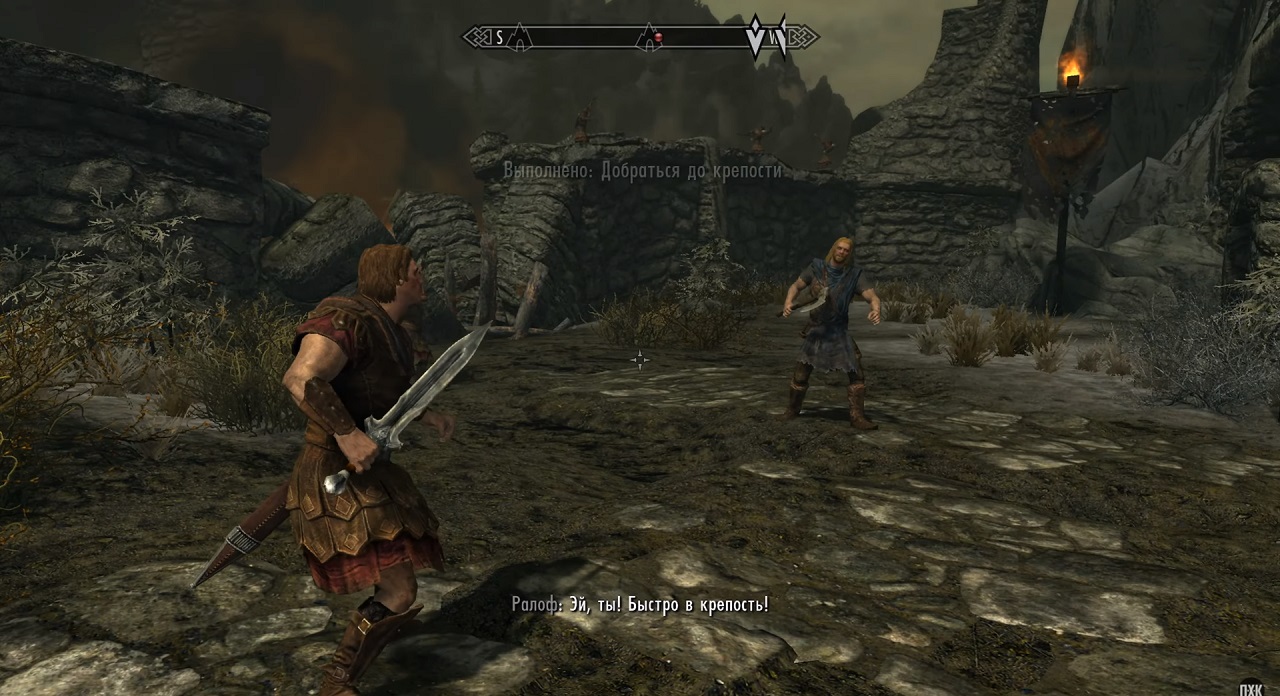Screen dimensions: 1280x696
Task: Click the cave marker next to the red dot
Action: (x=647, y=38)
